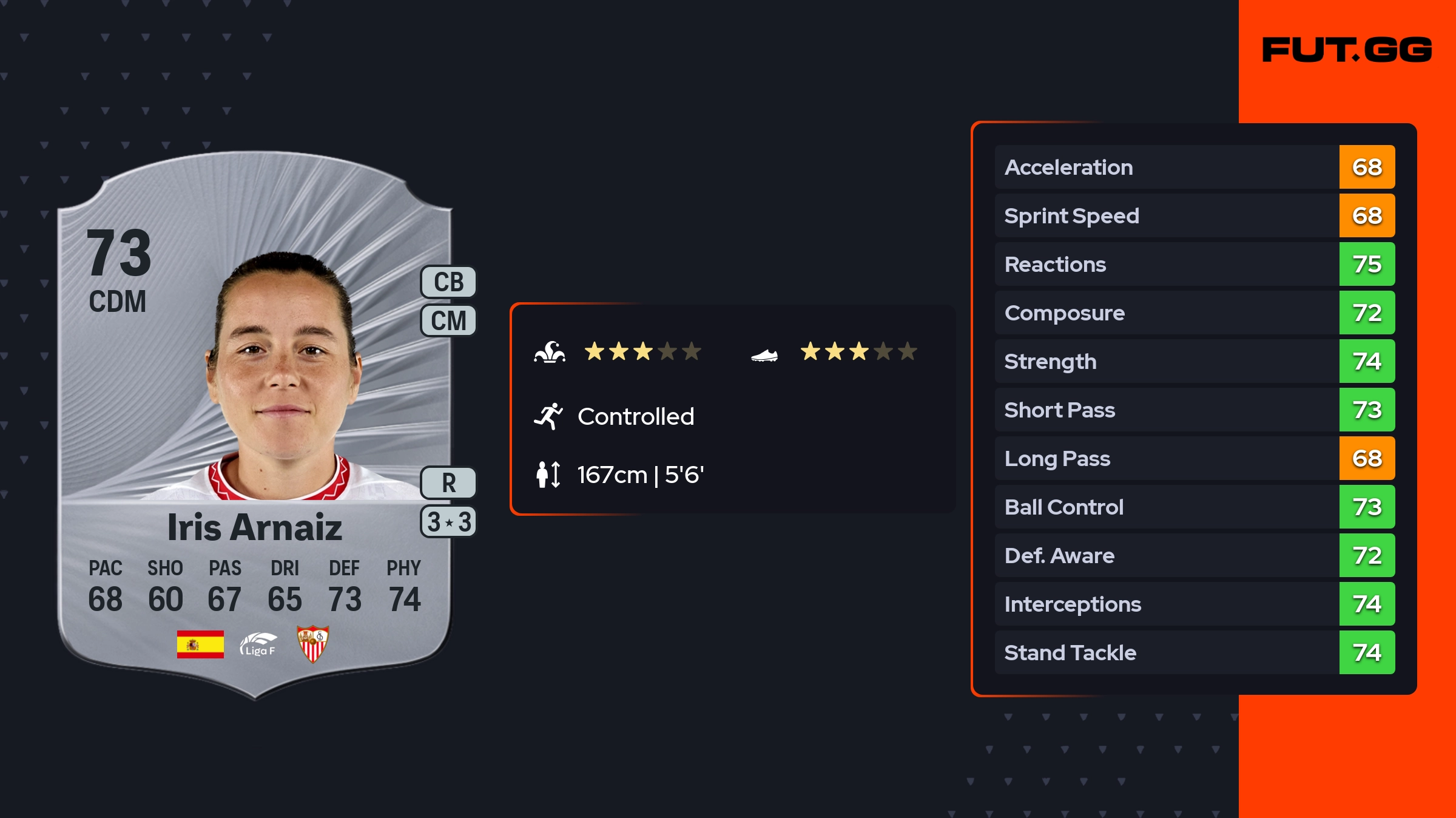Screen dimensions: 1456x818
Task: Select the CB alternate position badge
Action: 448,282
